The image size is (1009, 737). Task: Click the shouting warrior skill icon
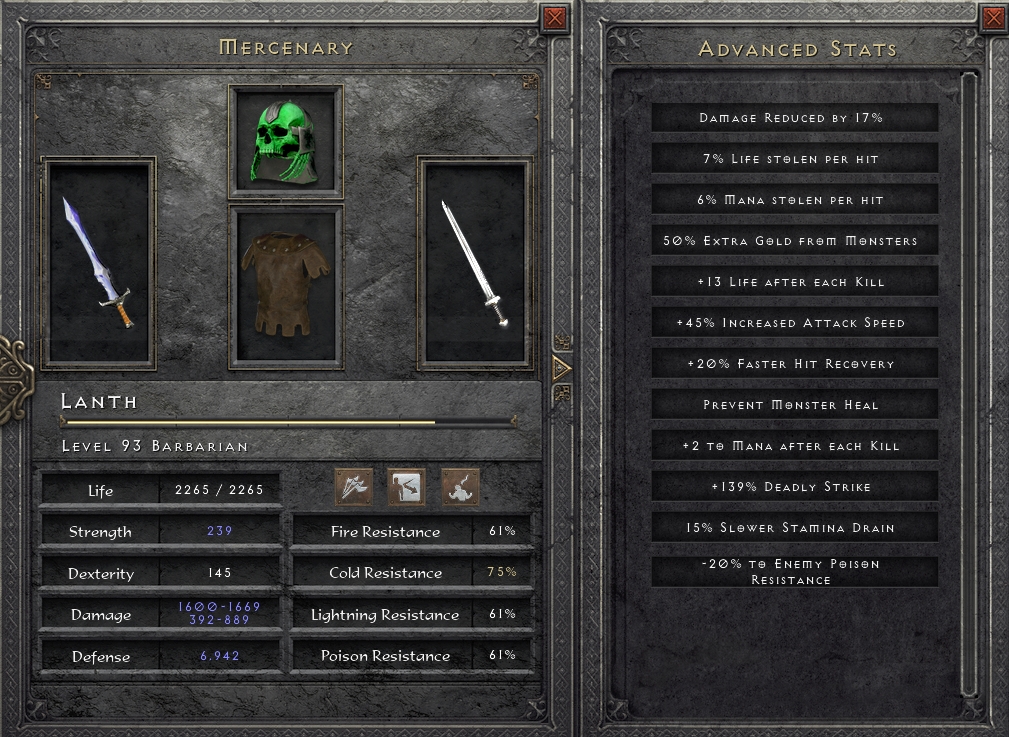[x=460, y=487]
